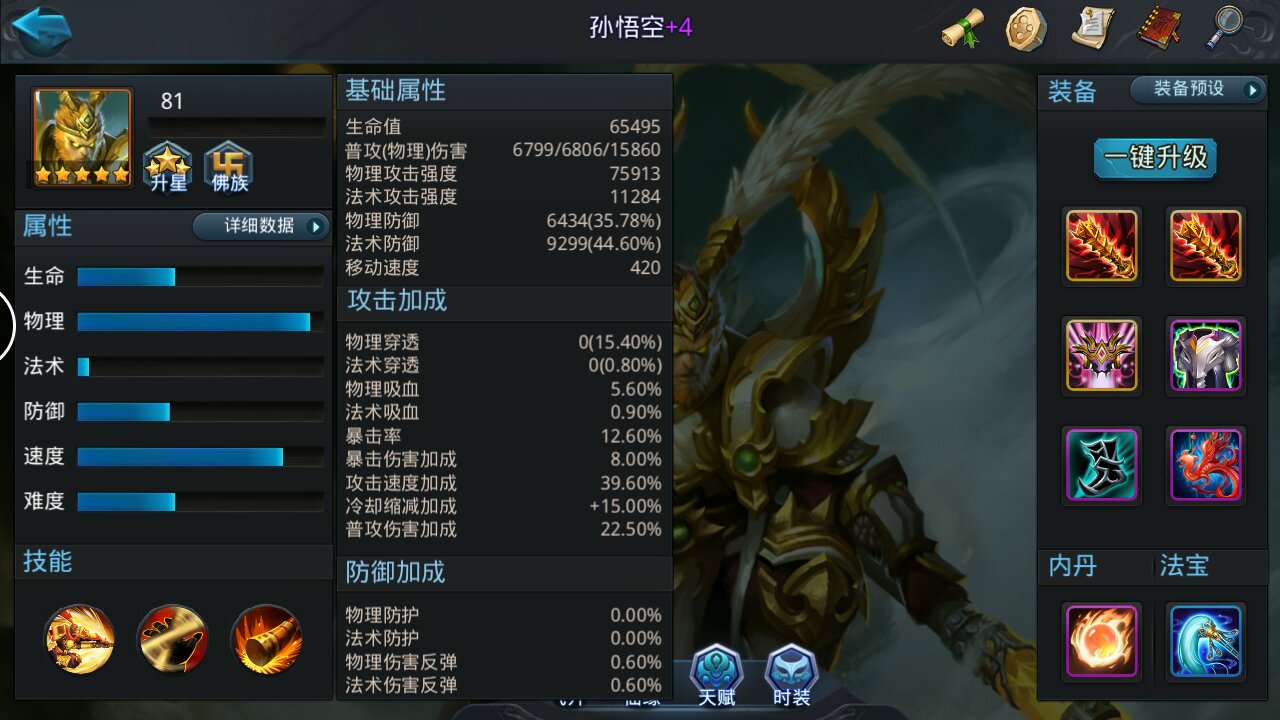The image size is (1280, 720).
Task: Open the 详细数据 detailed stats panel
Action: click(x=260, y=227)
